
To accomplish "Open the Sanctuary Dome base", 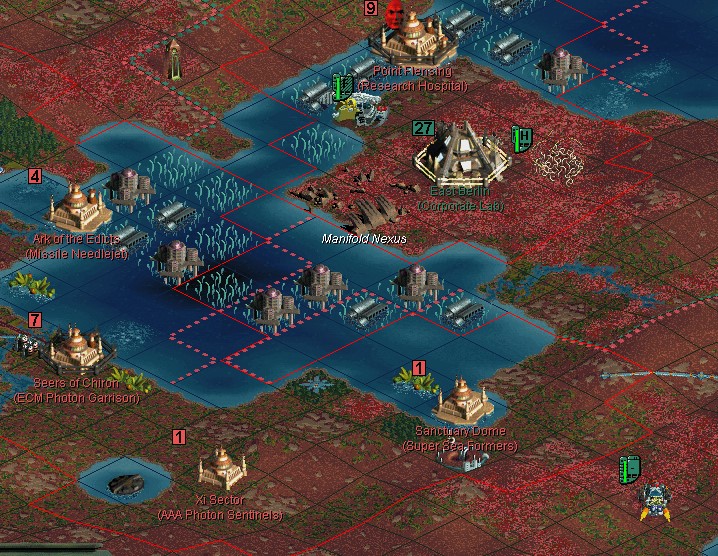I will (461, 398).
